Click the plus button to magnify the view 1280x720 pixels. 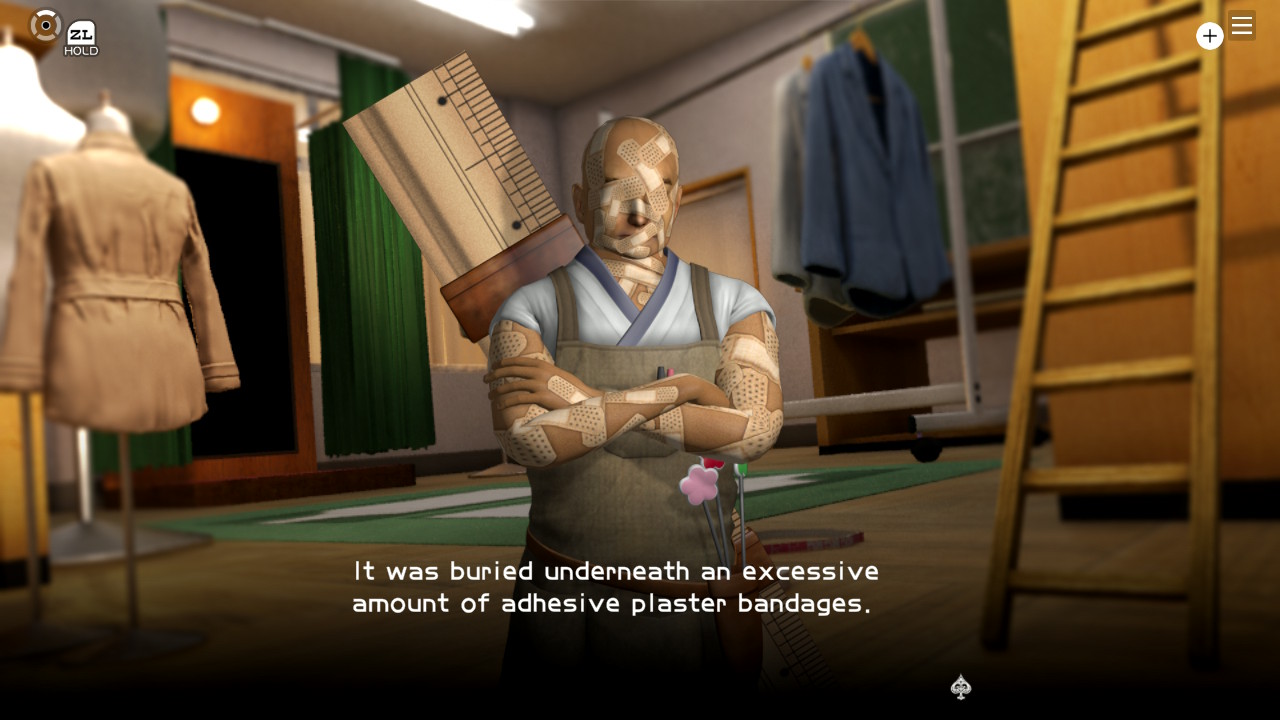(1210, 36)
